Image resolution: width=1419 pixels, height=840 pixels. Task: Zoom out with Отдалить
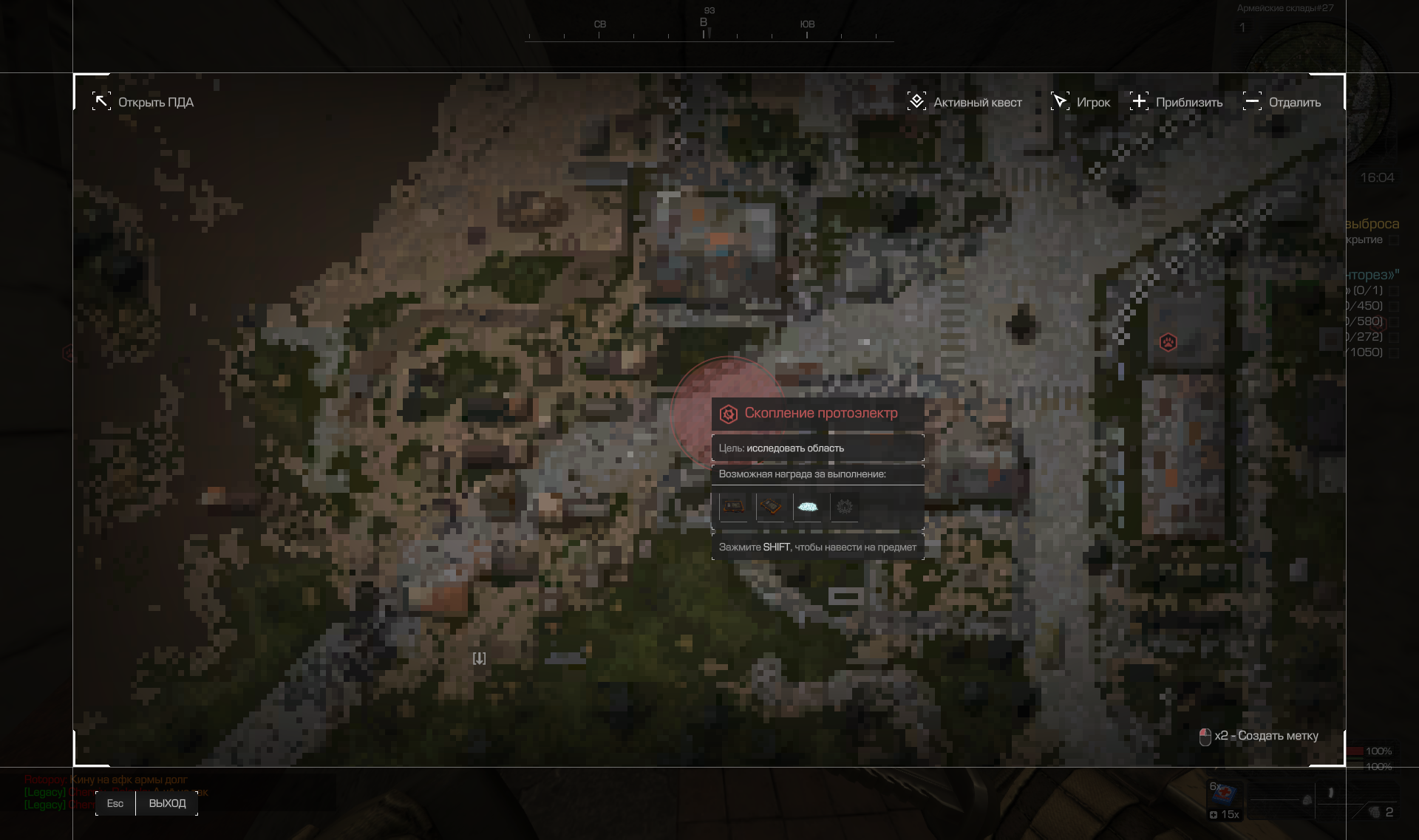click(1282, 102)
